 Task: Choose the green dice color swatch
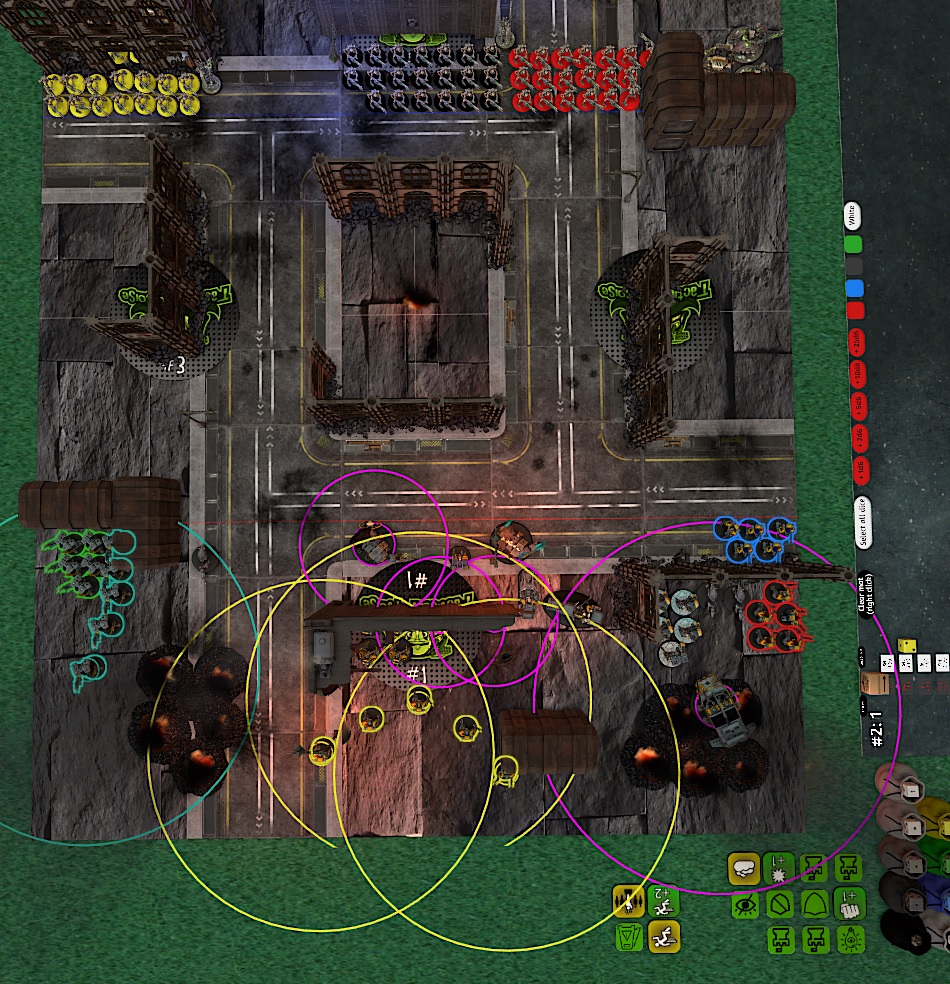(853, 243)
